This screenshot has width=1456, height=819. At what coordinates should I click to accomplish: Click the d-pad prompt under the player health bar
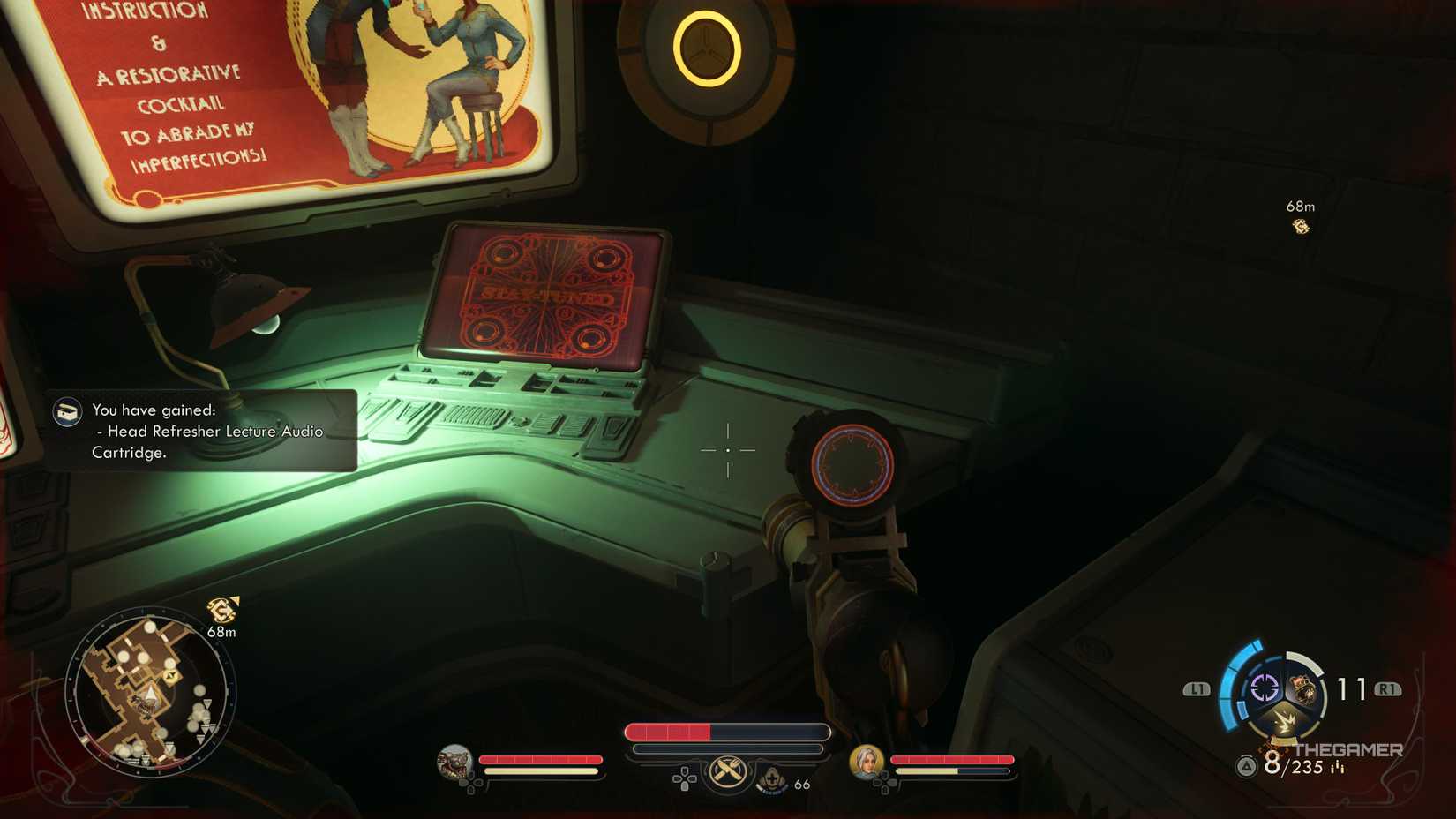point(684,780)
